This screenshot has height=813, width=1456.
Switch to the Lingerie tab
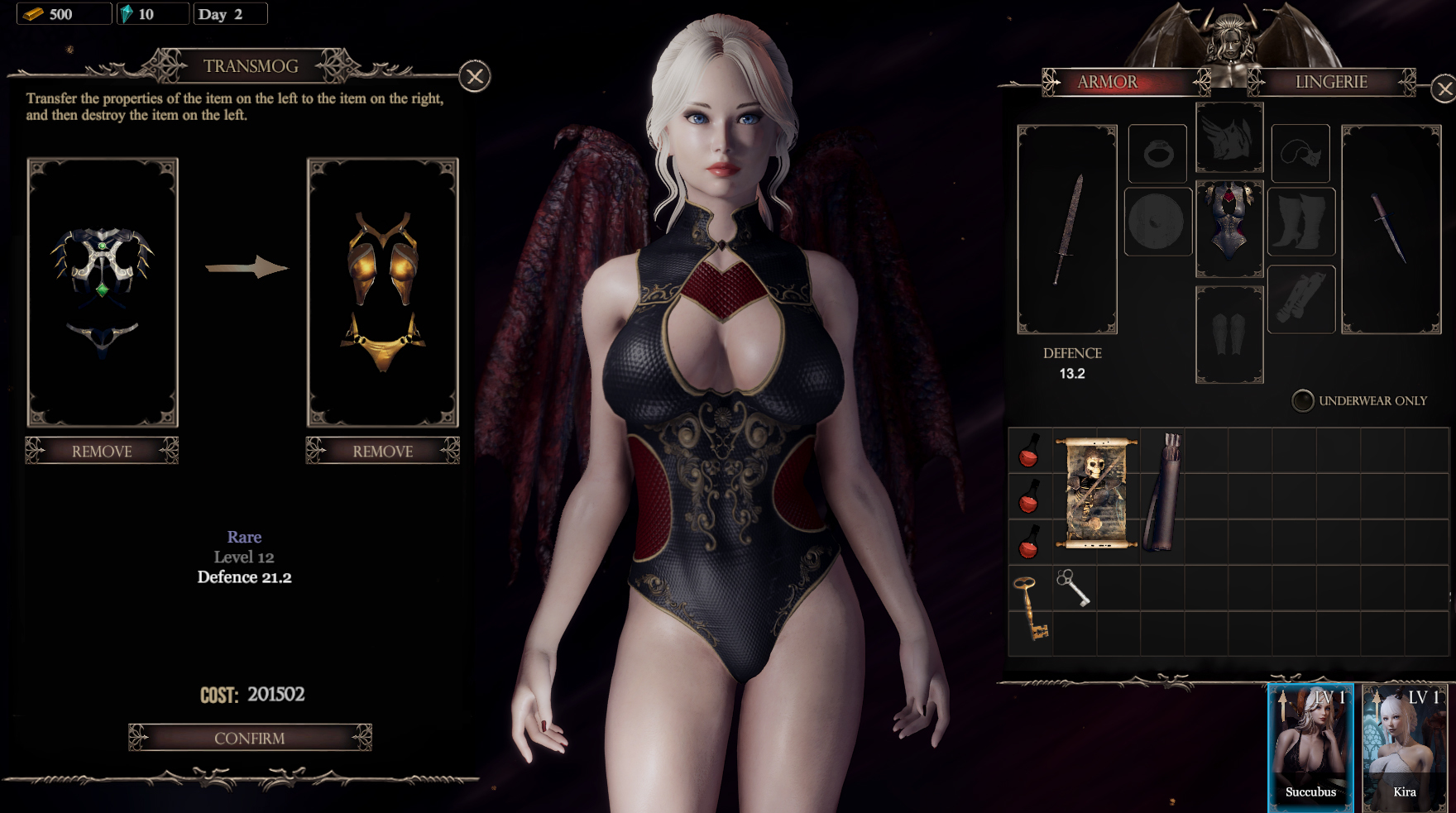[1331, 82]
